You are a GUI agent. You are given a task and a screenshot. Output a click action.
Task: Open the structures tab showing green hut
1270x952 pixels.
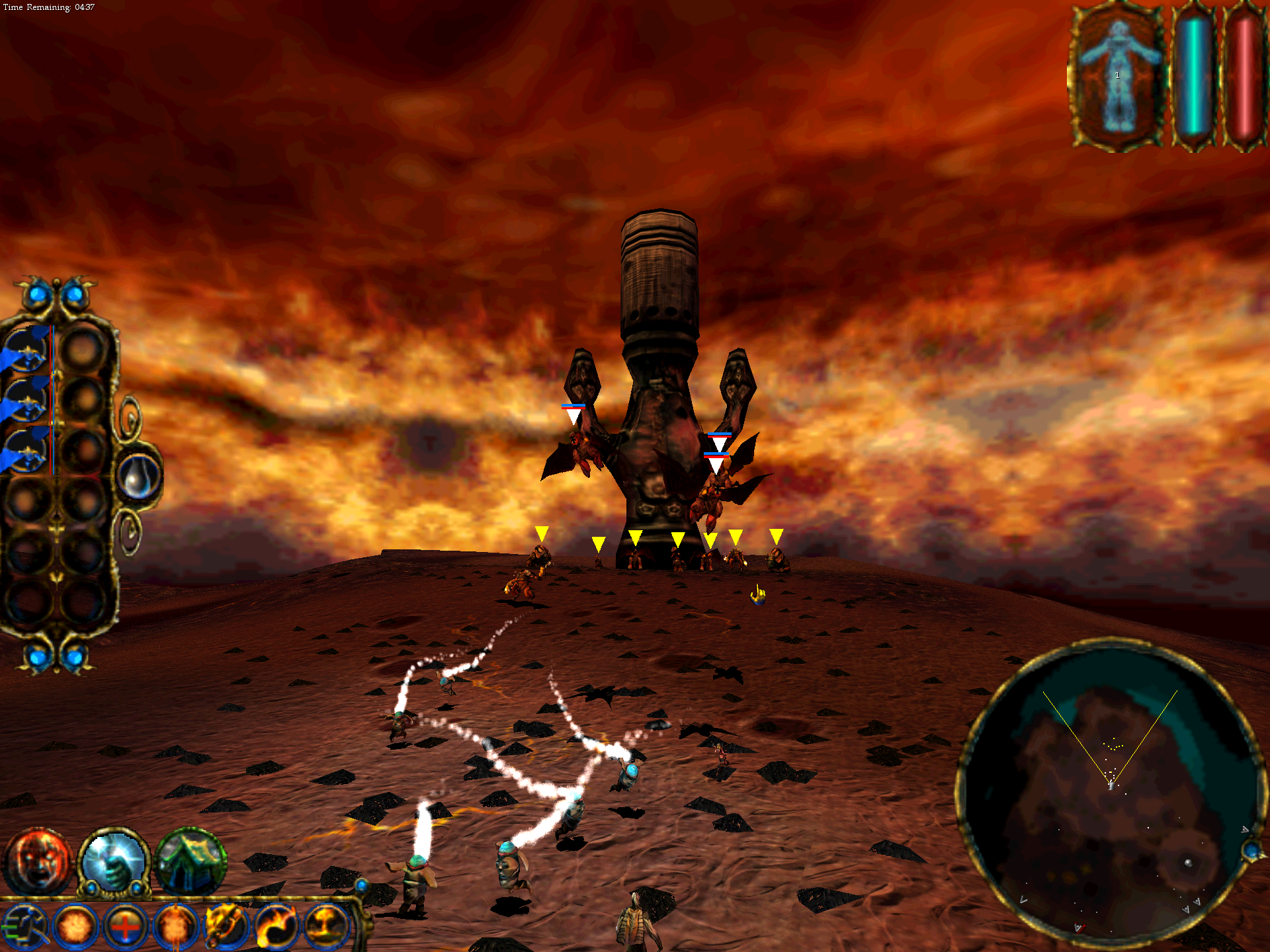pos(190,861)
